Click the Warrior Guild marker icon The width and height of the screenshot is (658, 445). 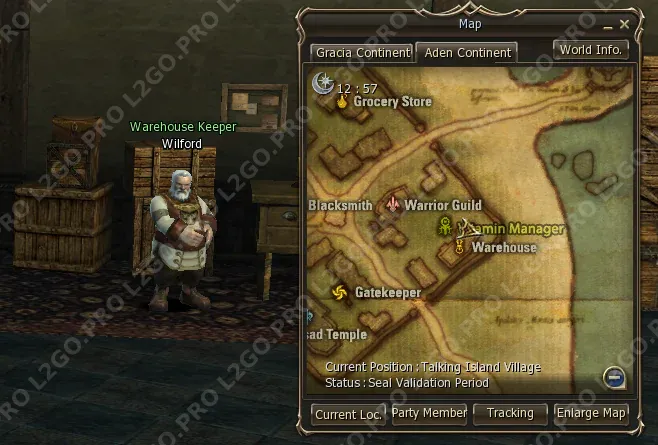(394, 205)
